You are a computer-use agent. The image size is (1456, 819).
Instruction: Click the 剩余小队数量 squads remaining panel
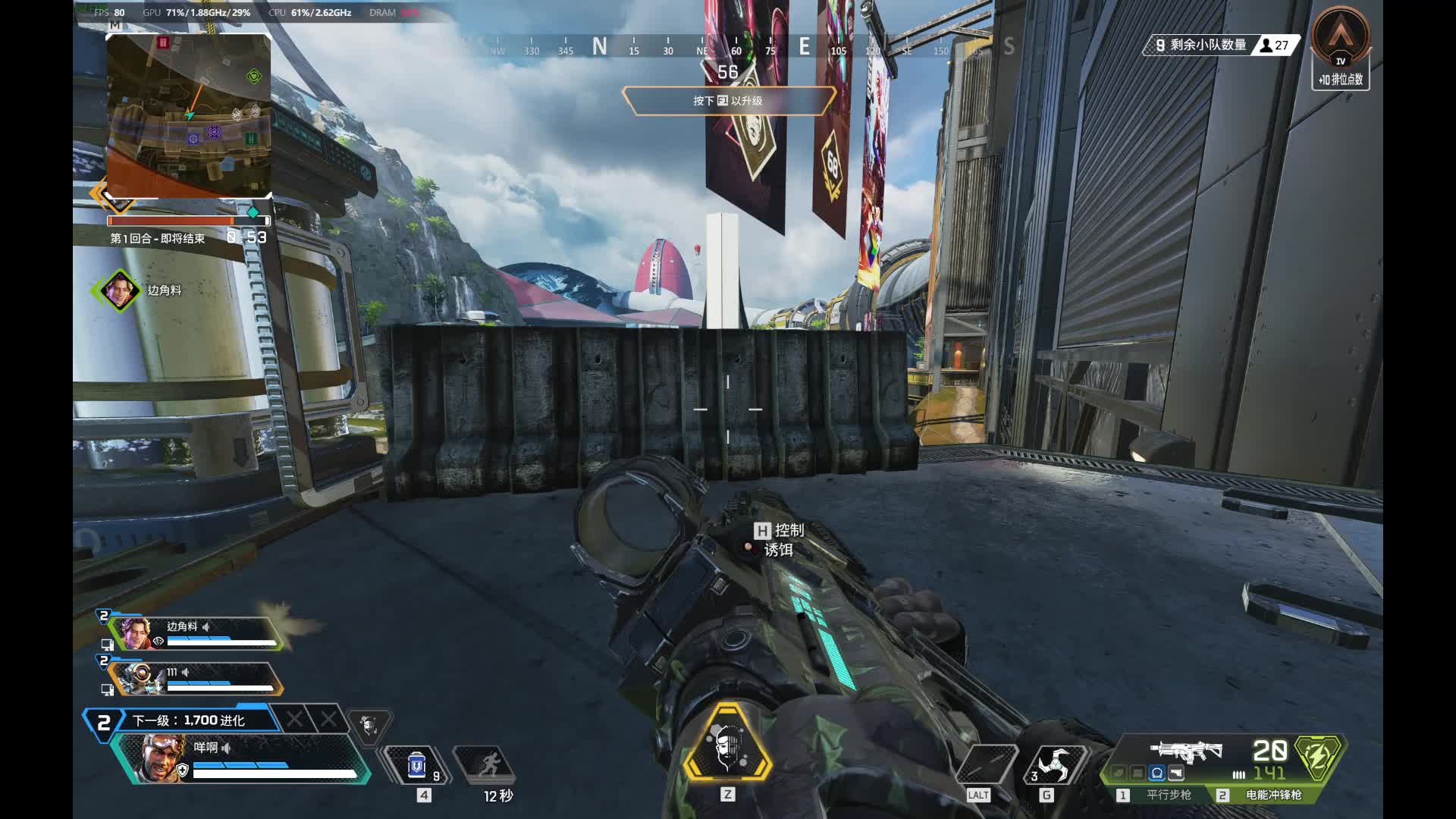click(1221, 45)
